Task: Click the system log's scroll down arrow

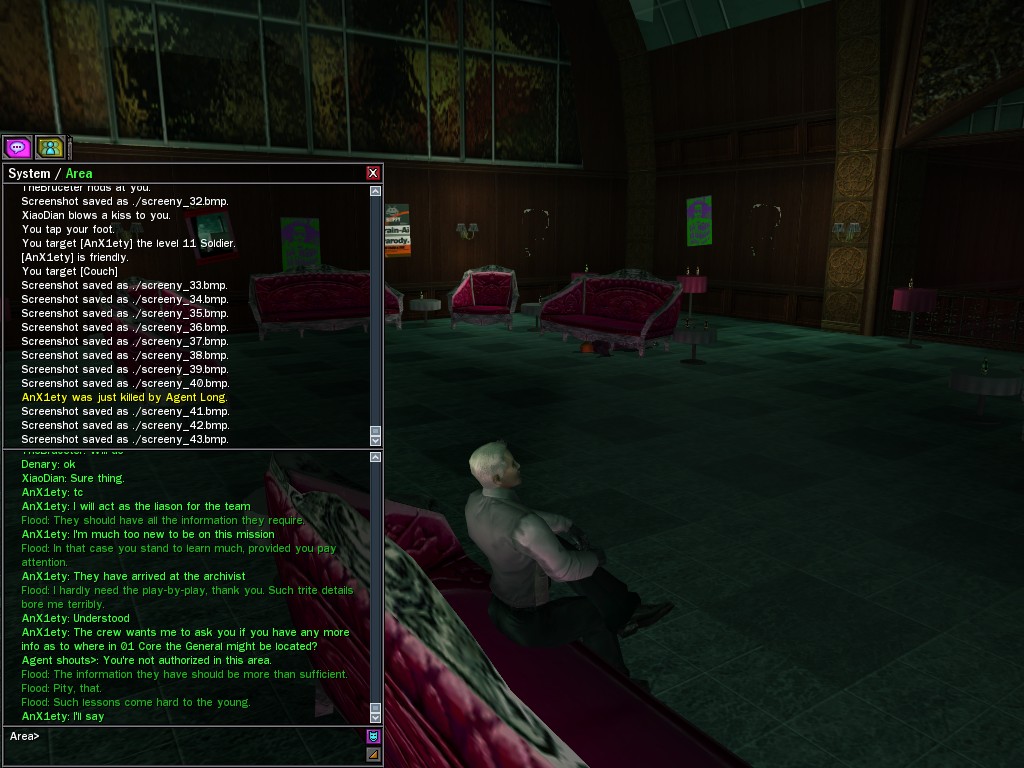Action: click(375, 440)
